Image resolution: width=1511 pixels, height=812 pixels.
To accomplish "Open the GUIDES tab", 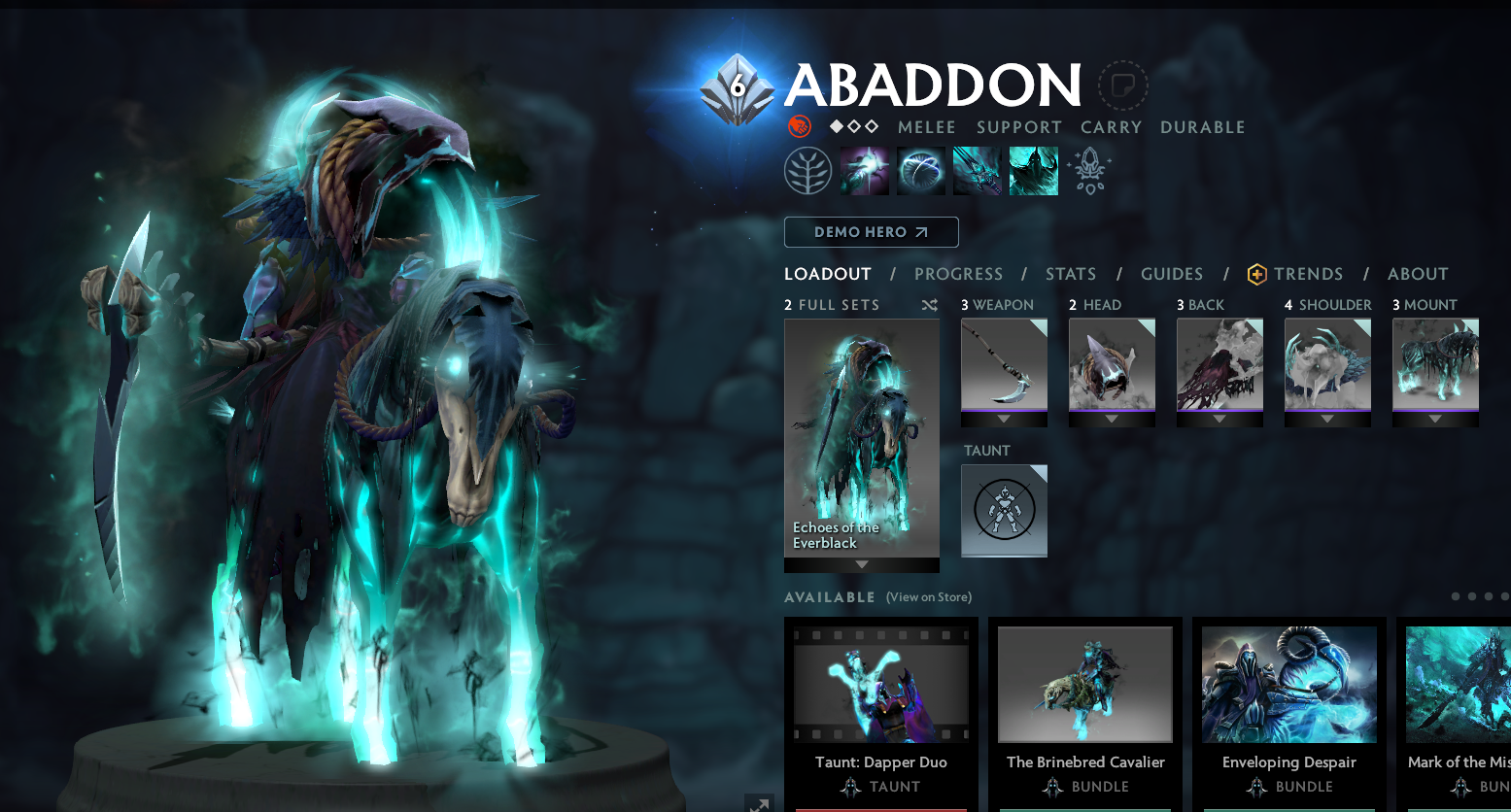I will [x=1171, y=274].
